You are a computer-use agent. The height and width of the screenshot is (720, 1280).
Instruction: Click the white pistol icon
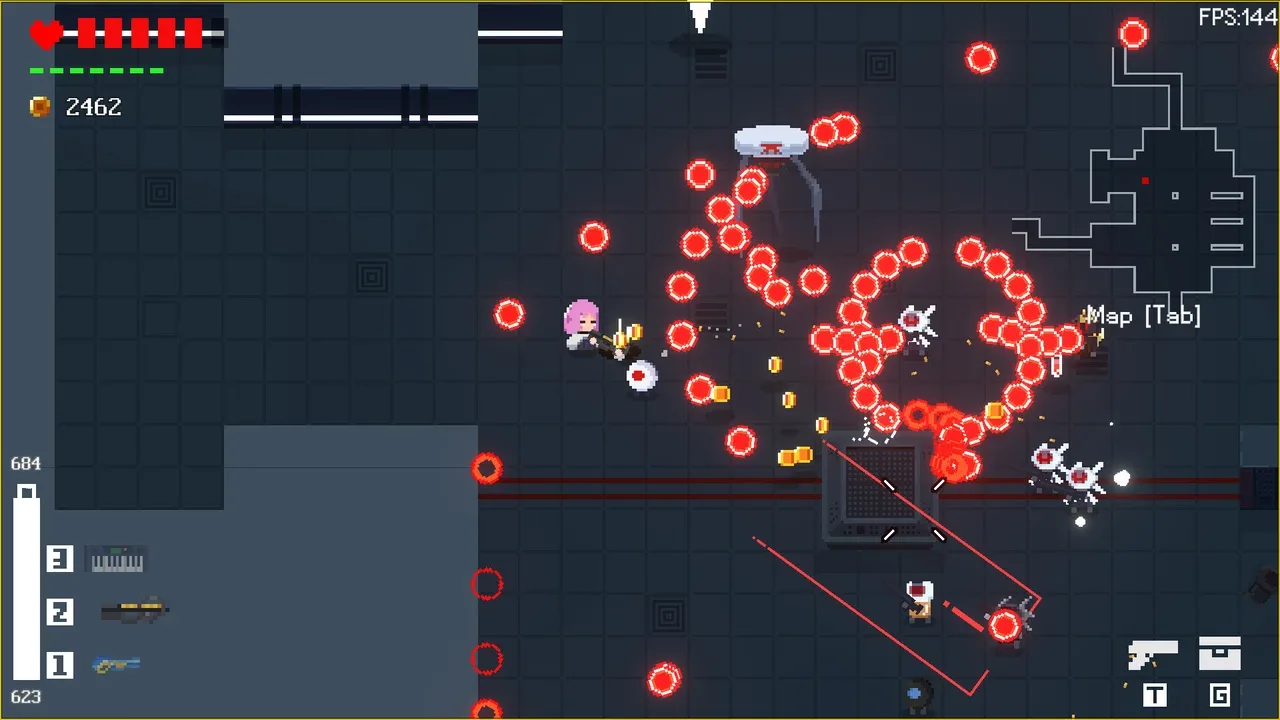tap(1152, 655)
